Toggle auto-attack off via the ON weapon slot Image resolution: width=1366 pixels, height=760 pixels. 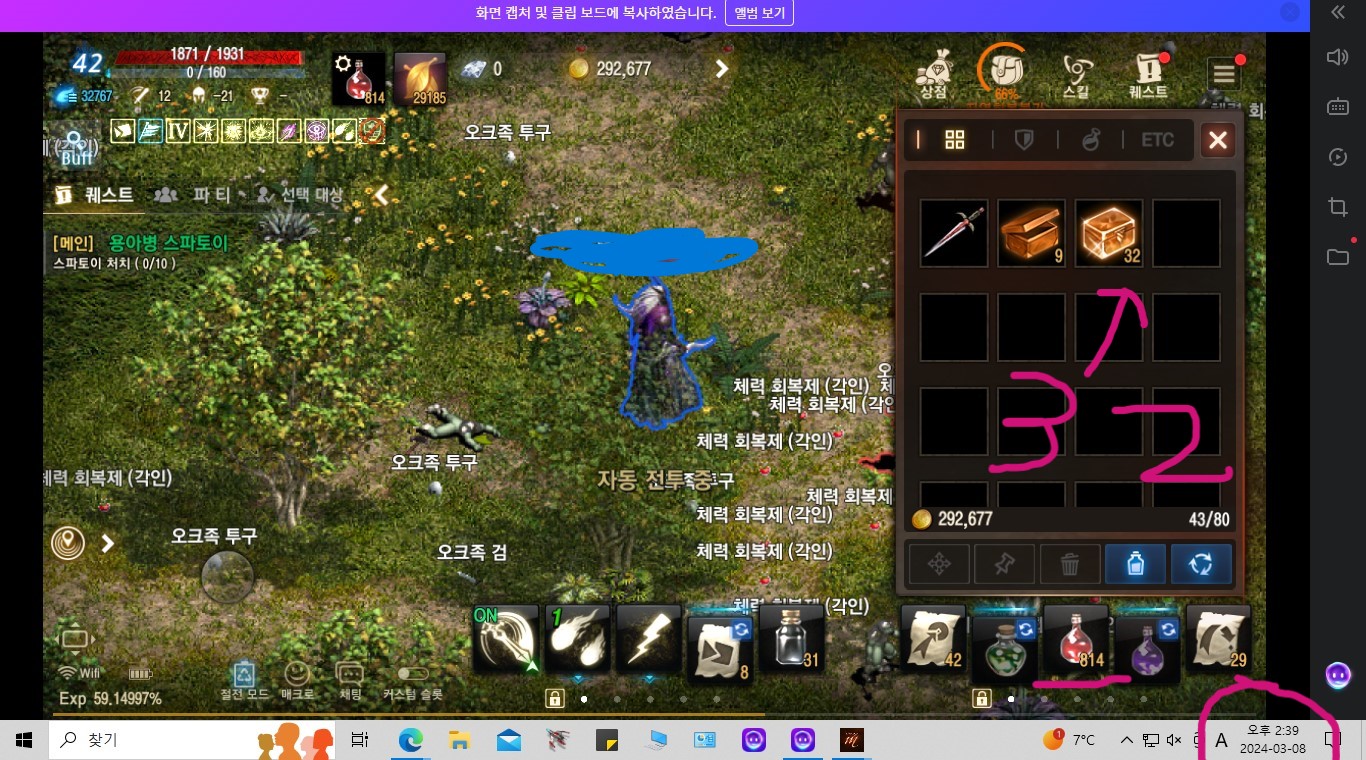(x=506, y=640)
